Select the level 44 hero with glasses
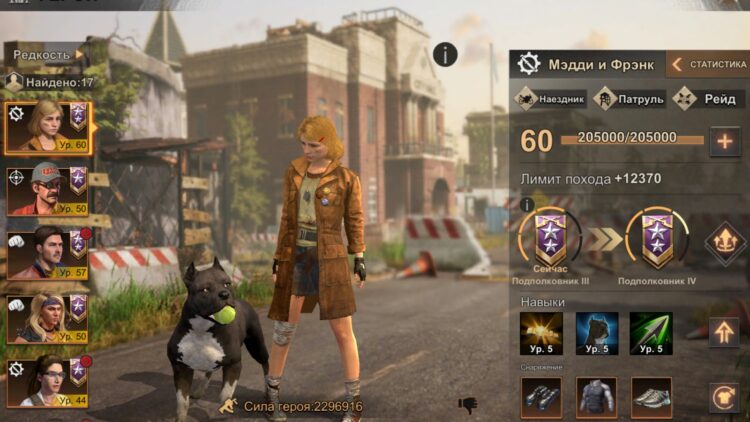The height and width of the screenshot is (422, 750). 47,381
